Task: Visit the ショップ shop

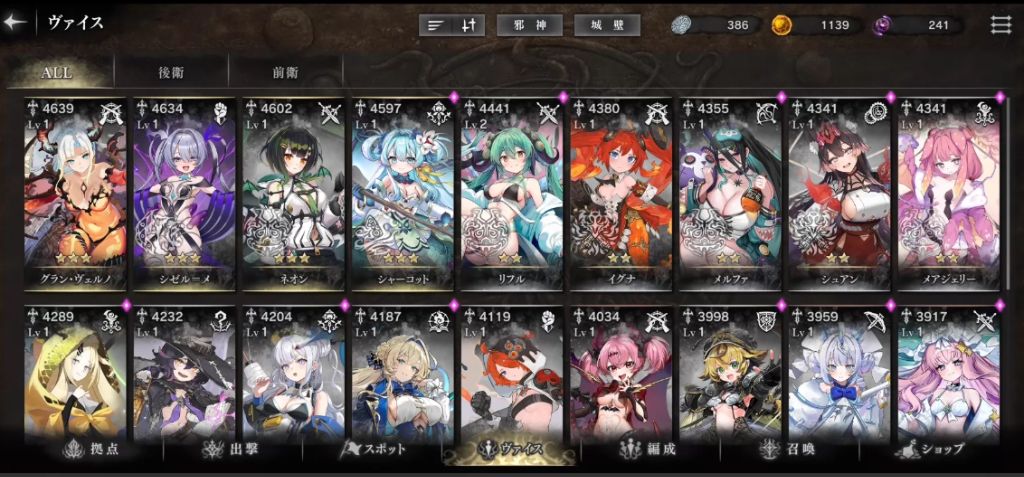Action: (x=935, y=449)
